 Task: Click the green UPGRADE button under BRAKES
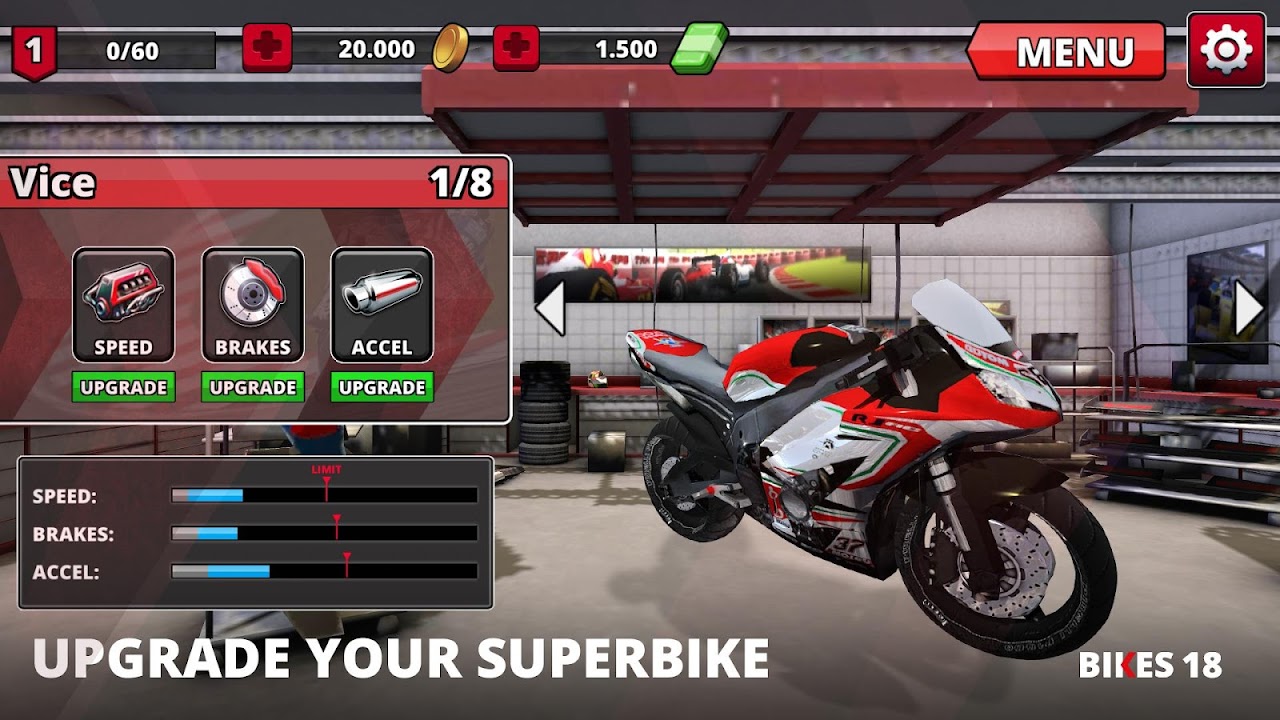pyautogui.click(x=253, y=387)
